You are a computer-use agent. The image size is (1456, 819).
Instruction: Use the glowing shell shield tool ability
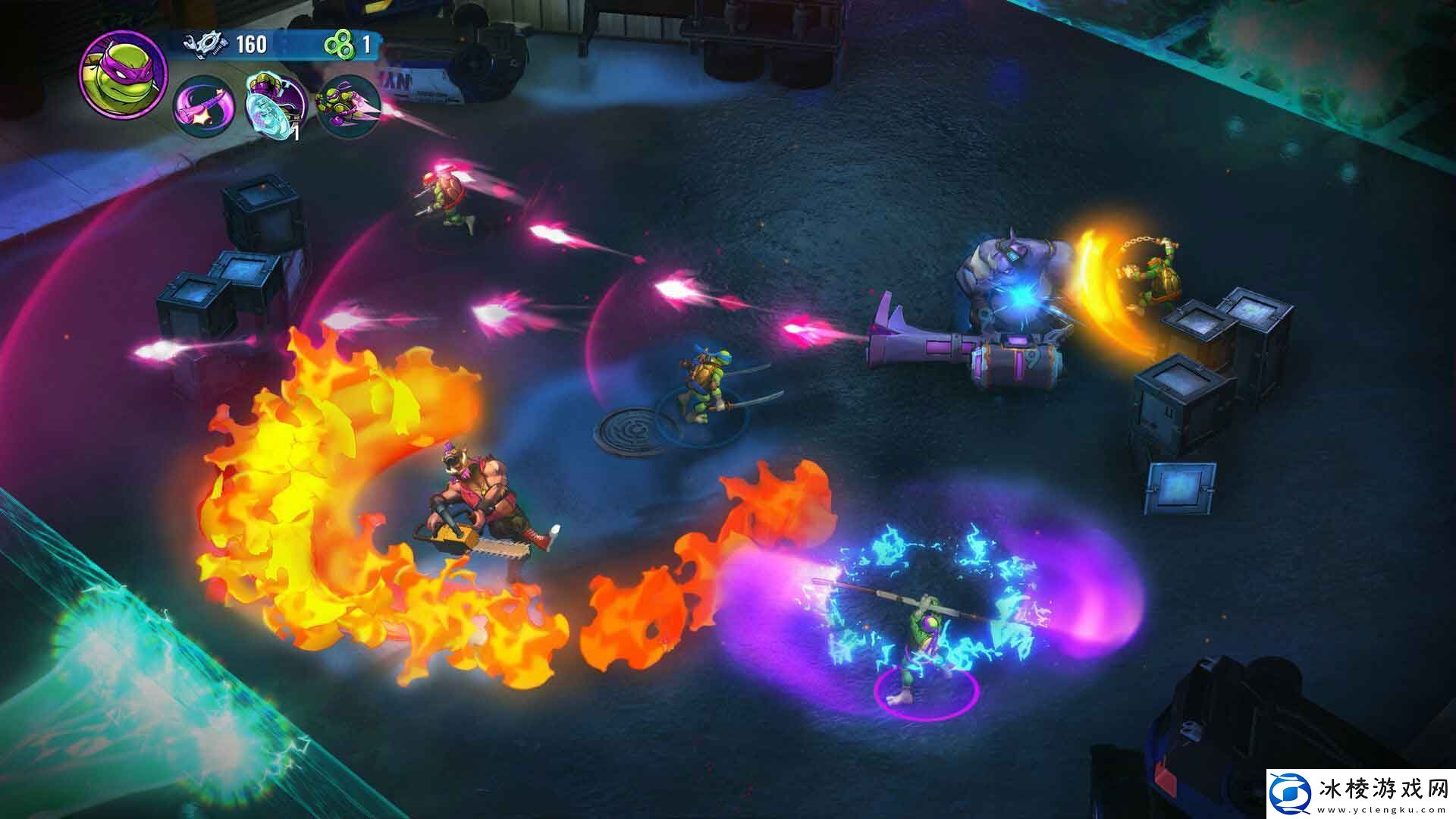coord(275,107)
